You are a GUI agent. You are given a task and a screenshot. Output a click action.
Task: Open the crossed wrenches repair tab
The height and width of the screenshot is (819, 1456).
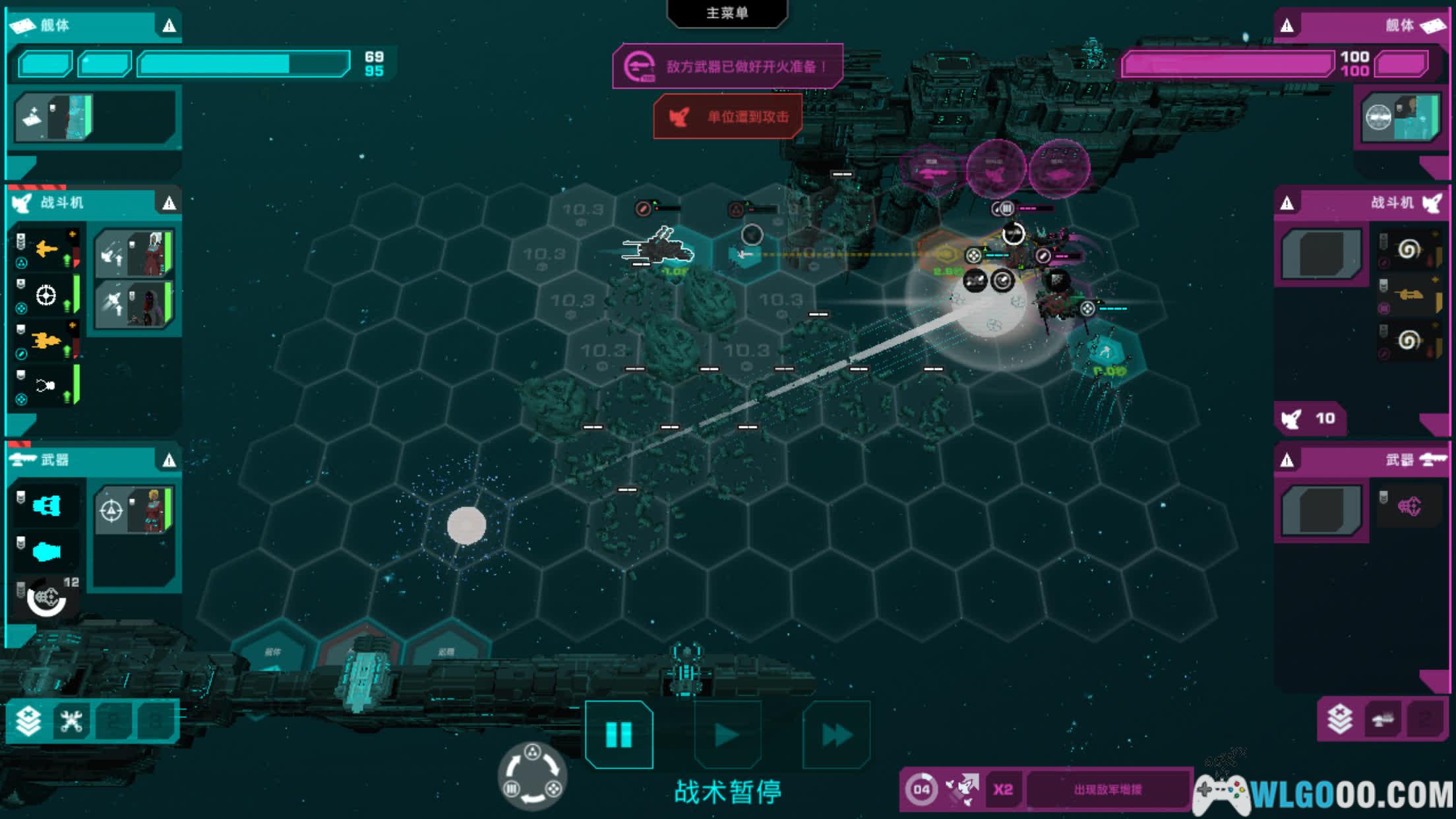(x=71, y=721)
